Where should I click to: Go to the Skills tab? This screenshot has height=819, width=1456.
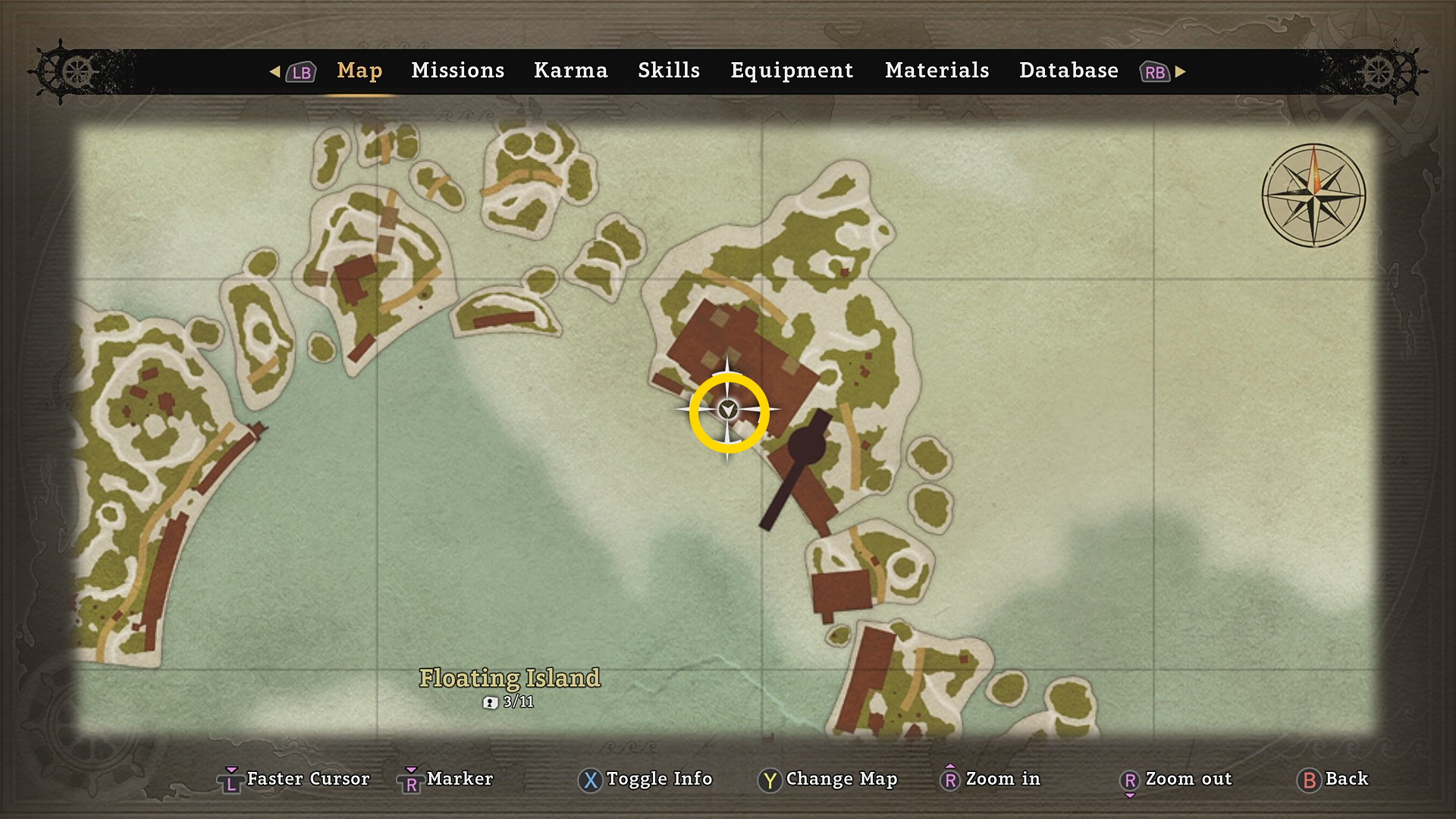click(x=668, y=71)
